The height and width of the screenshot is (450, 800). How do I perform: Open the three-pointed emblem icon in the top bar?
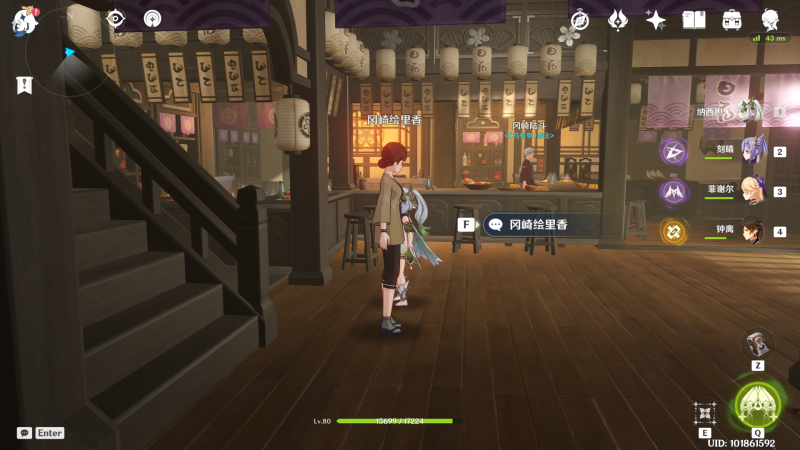(618, 20)
